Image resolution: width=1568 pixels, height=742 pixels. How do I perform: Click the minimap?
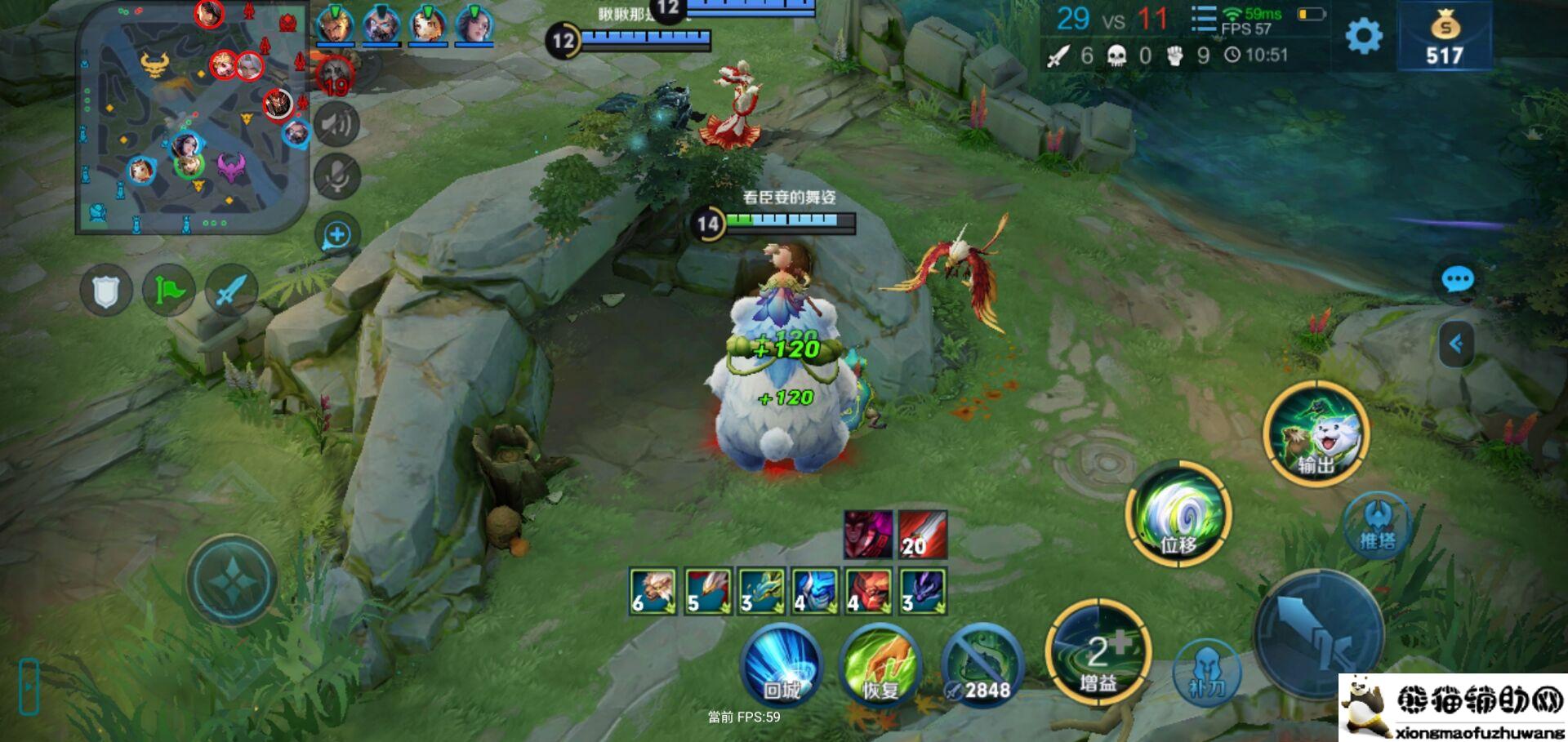tap(192, 118)
